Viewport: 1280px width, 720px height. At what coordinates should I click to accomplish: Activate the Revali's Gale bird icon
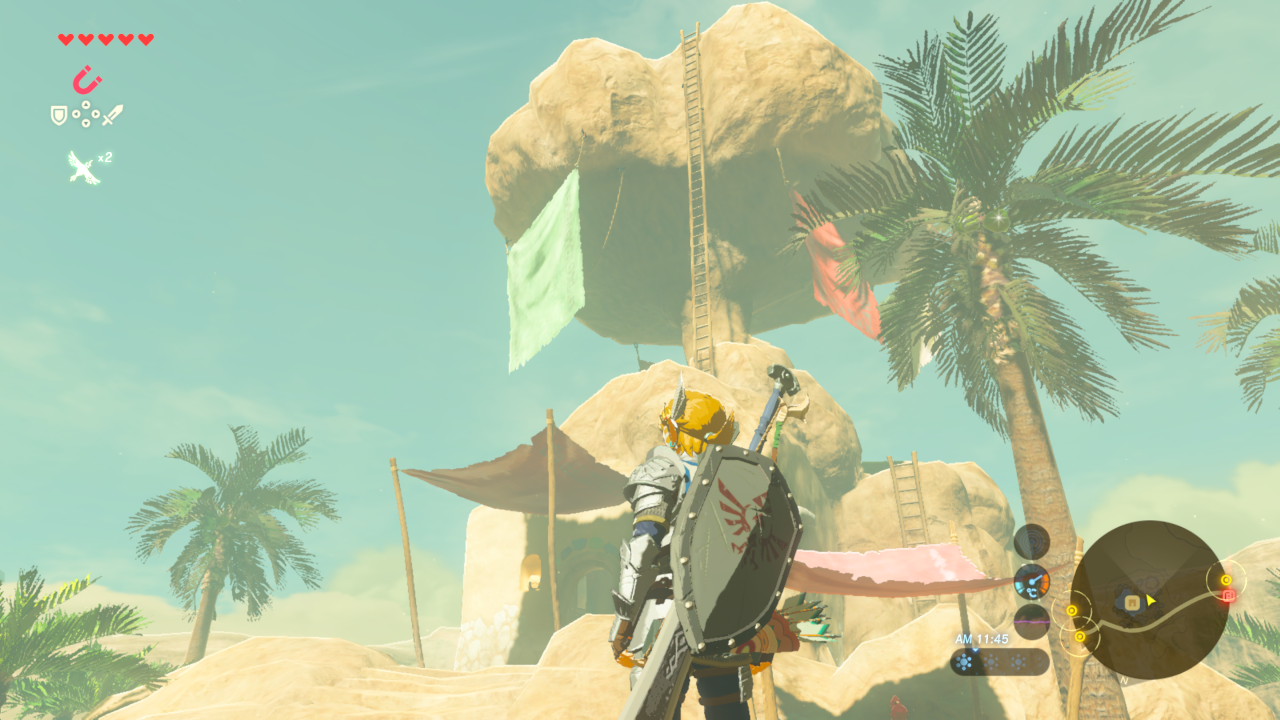[x=84, y=167]
